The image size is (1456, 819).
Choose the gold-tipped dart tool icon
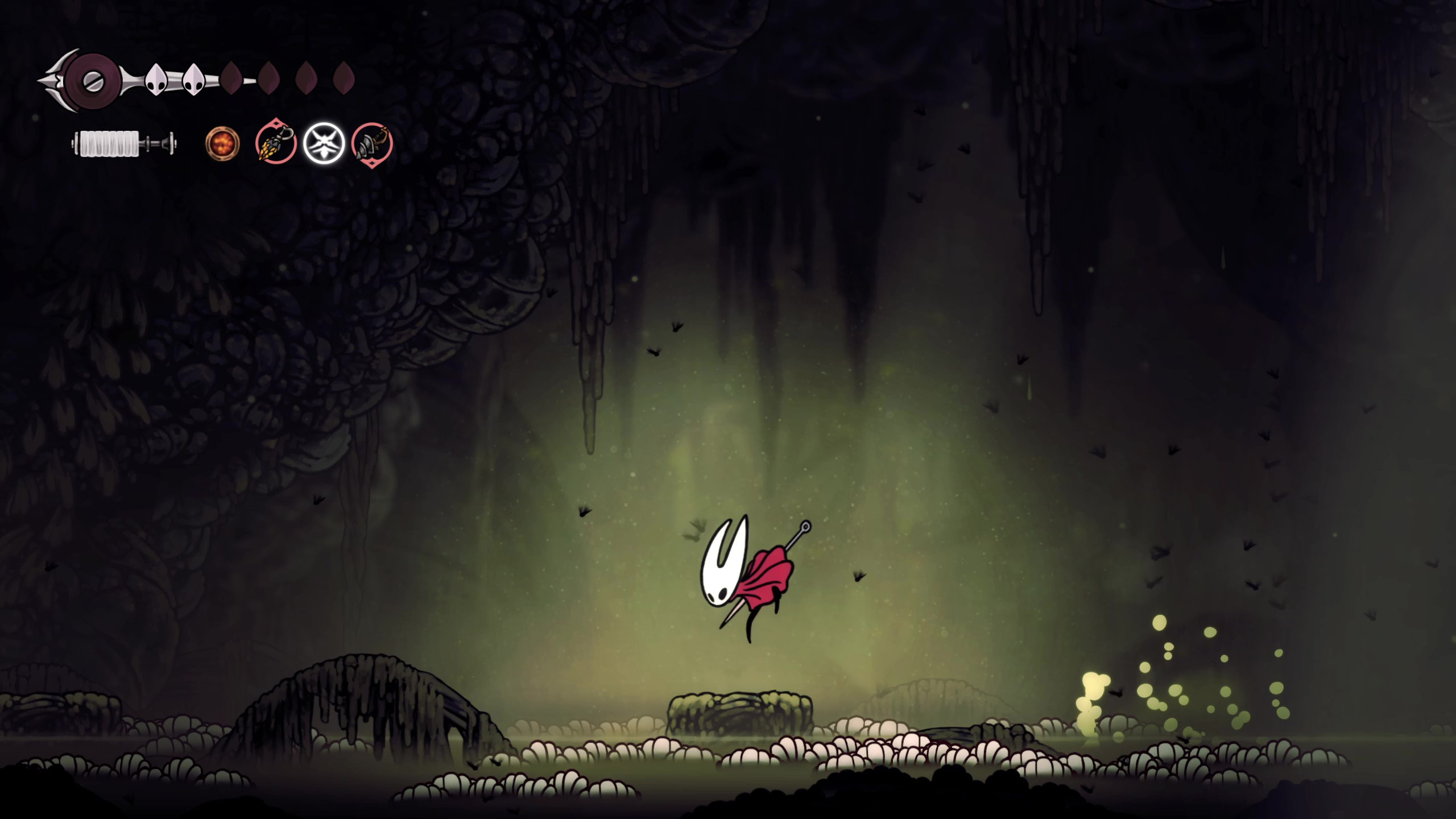(x=276, y=143)
